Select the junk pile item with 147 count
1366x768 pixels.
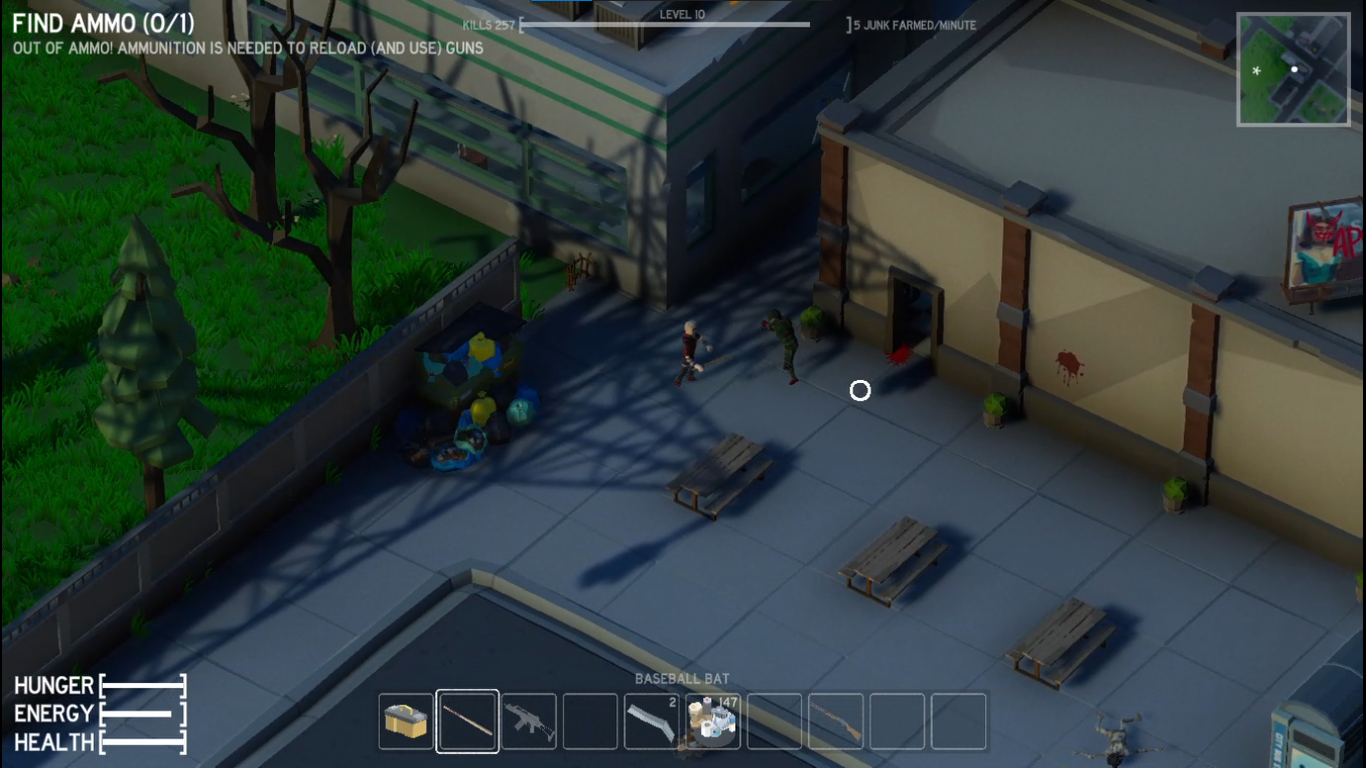point(713,720)
